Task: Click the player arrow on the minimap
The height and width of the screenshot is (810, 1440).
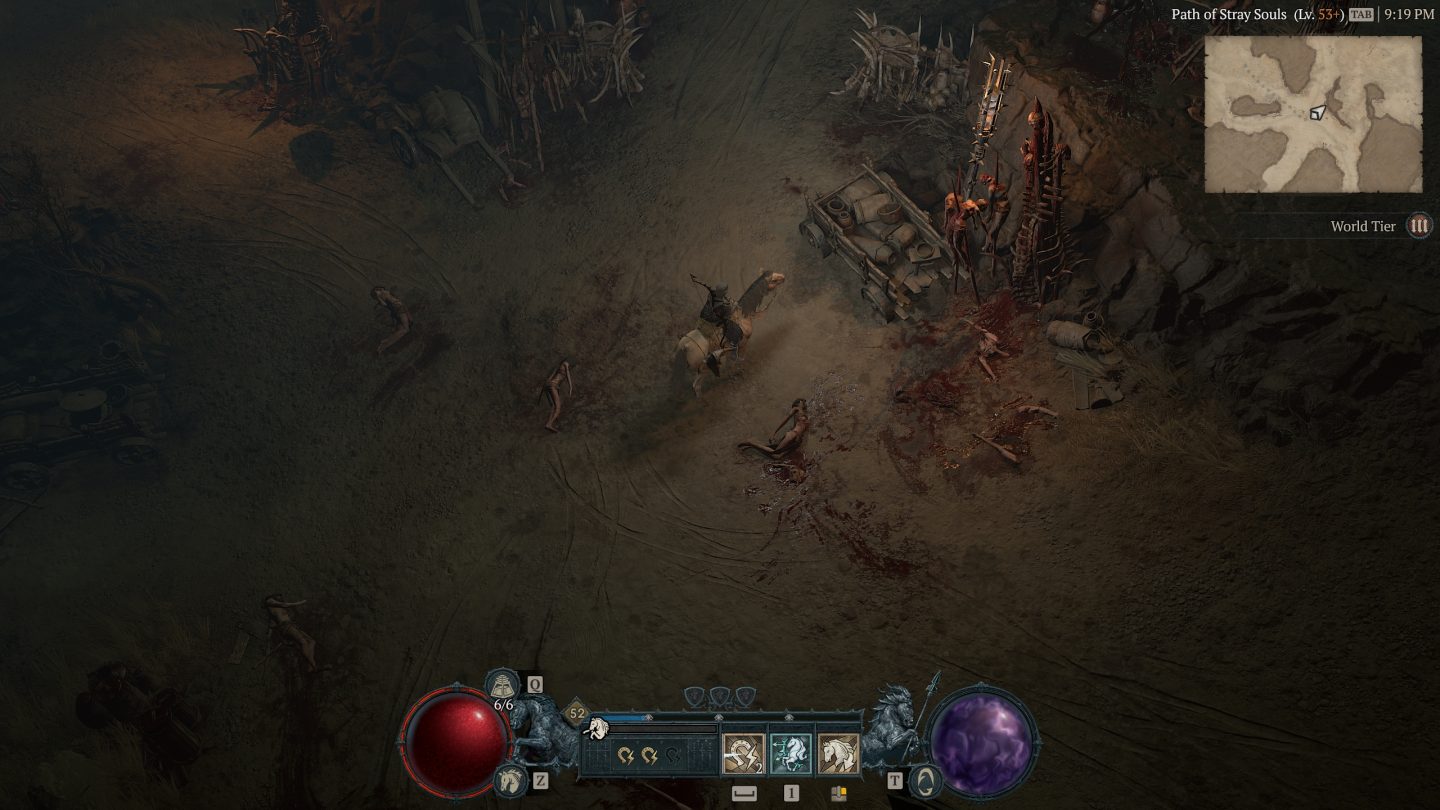Action: point(1318,112)
